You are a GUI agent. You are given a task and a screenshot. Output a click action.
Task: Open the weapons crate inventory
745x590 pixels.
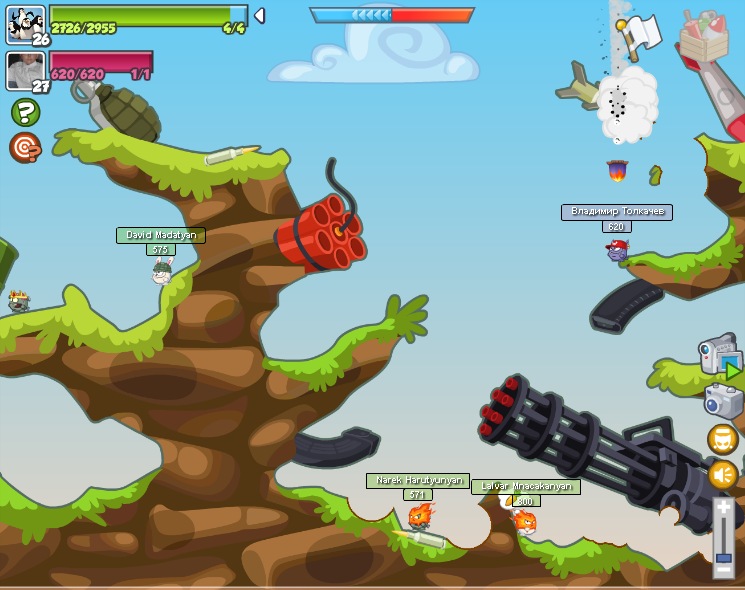pos(704,38)
